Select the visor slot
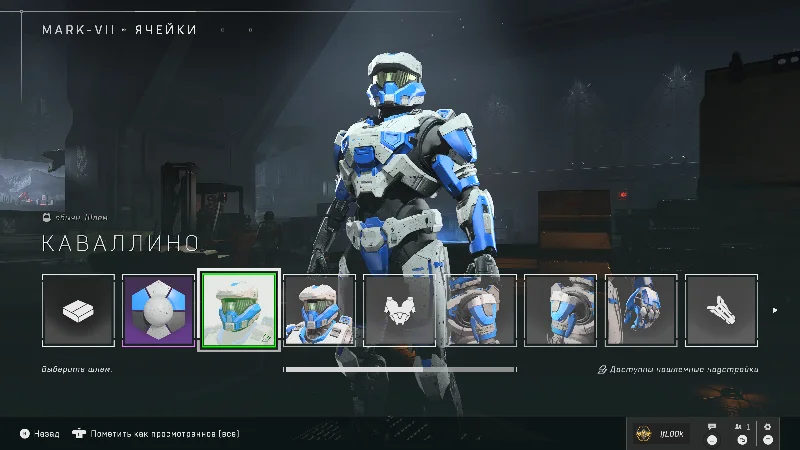 click(x=319, y=310)
